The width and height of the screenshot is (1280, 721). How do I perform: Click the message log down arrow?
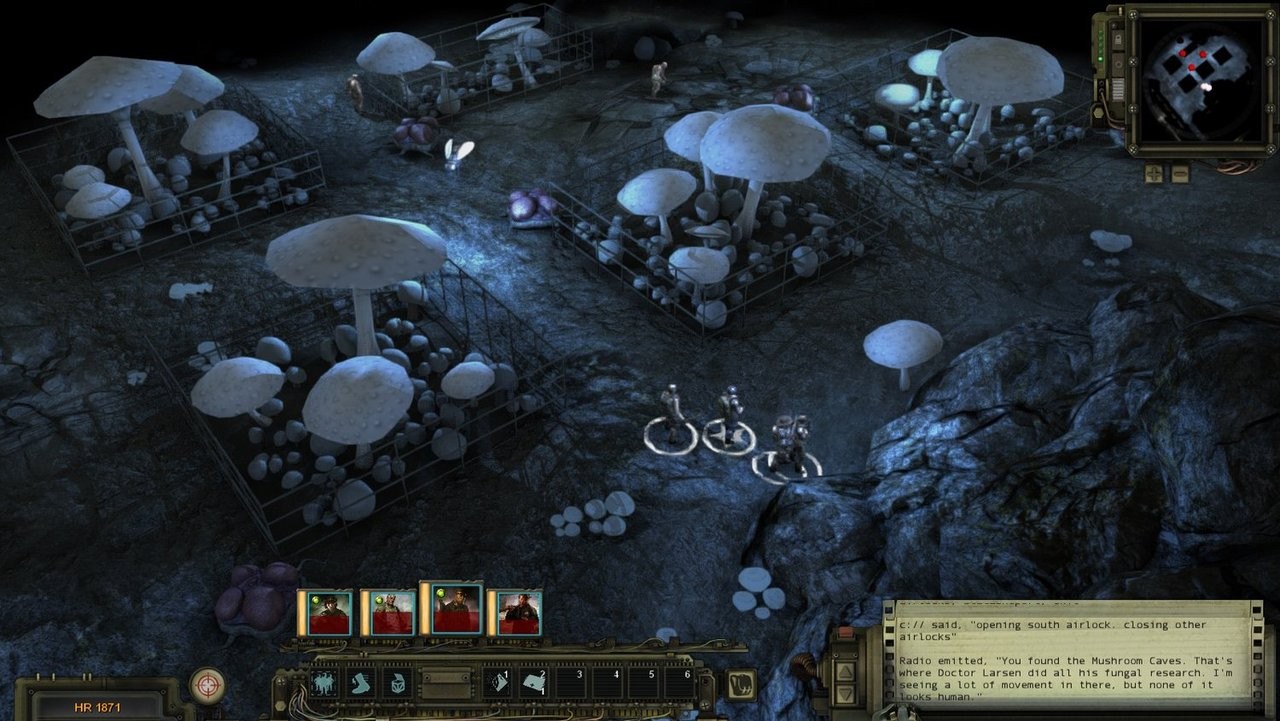pos(845,693)
